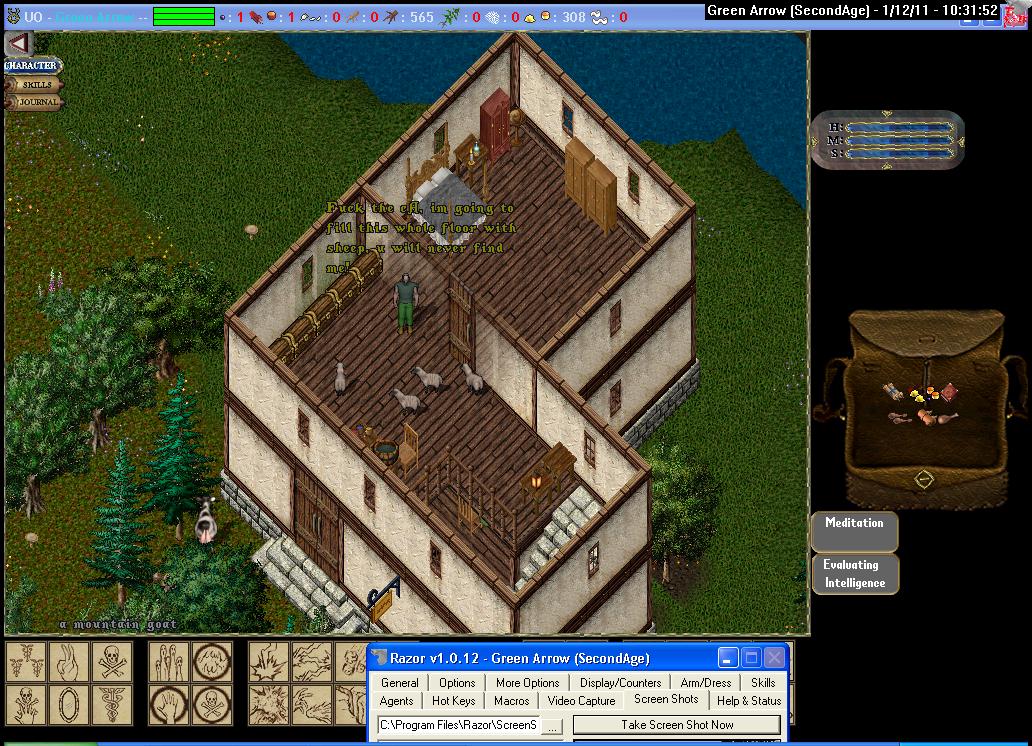Browse the screenshot folder with the ... button

pyautogui.click(x=553, y=725)
